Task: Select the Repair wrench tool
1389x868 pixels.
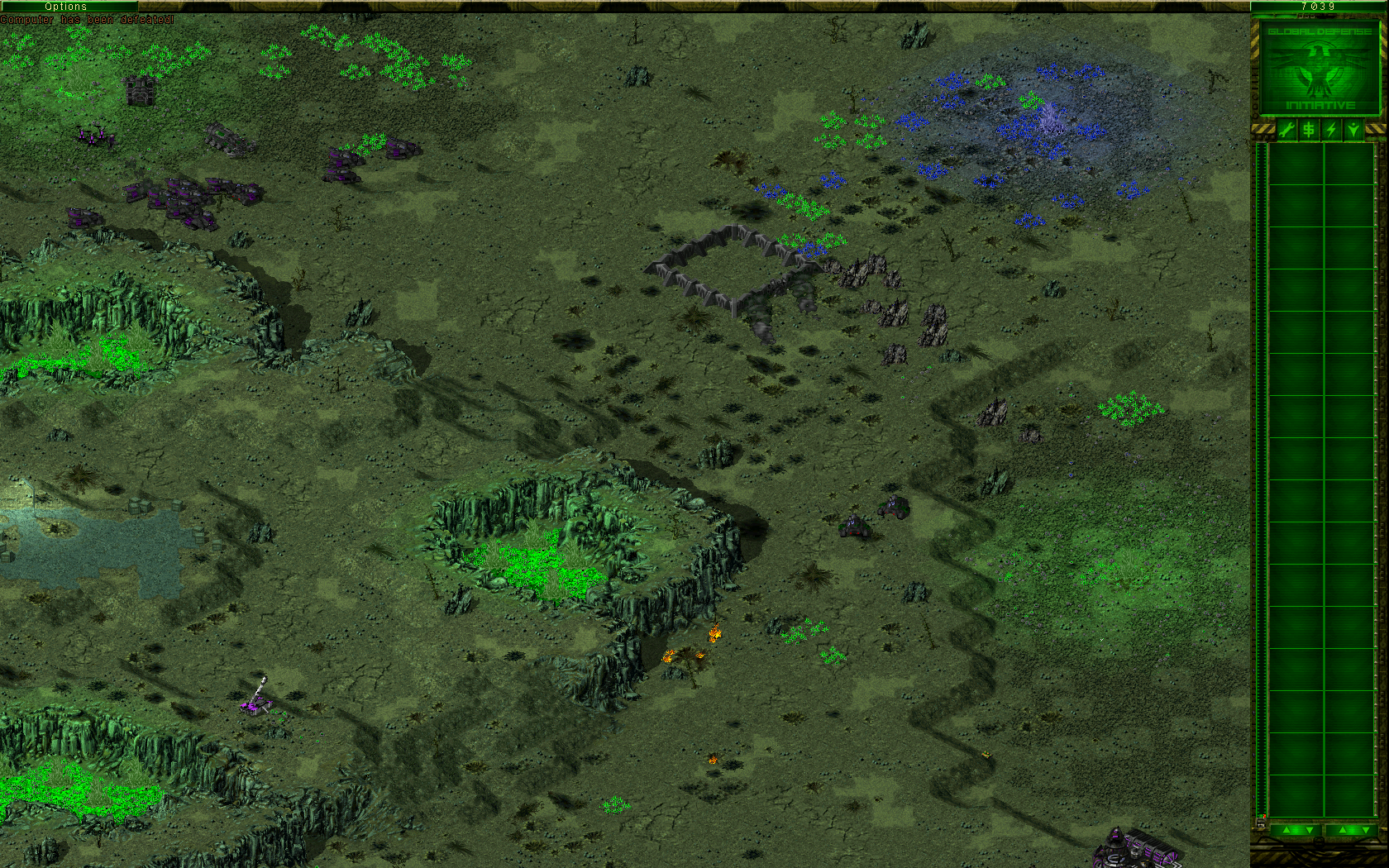Action: click(x=1287, y=128)
